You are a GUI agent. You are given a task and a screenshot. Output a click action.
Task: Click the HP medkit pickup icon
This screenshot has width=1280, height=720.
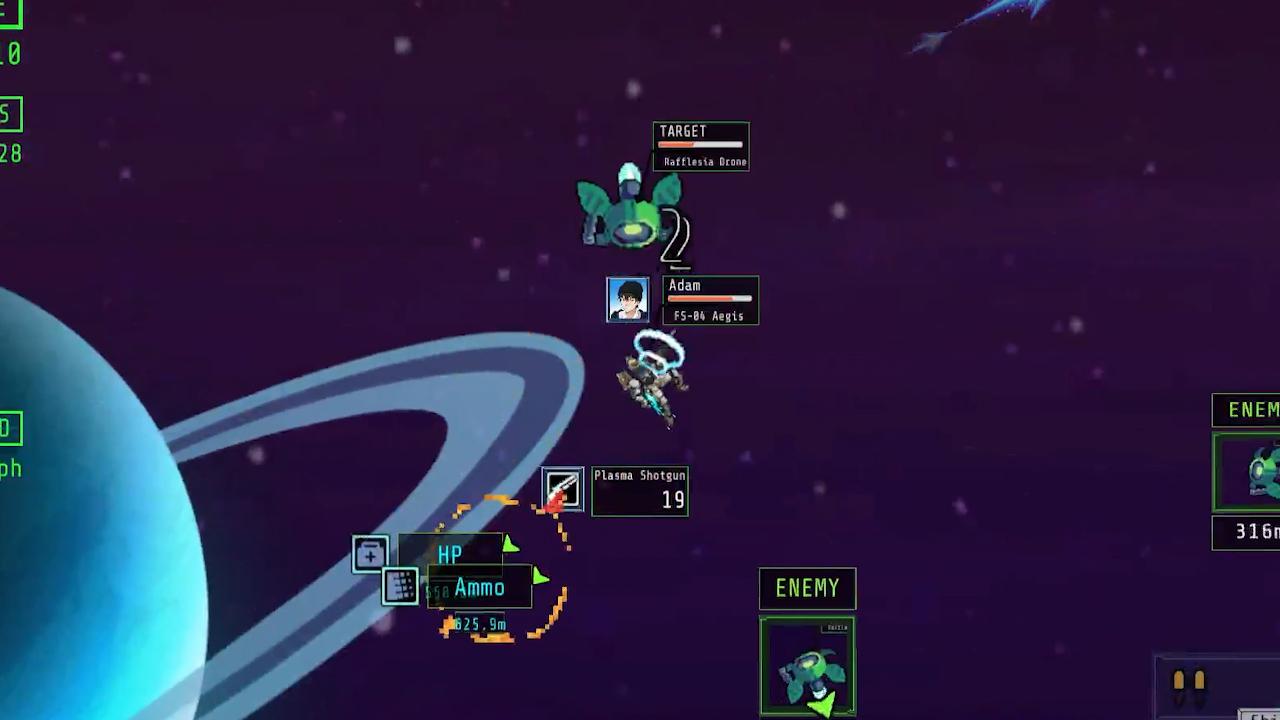(x=370, y=555)
